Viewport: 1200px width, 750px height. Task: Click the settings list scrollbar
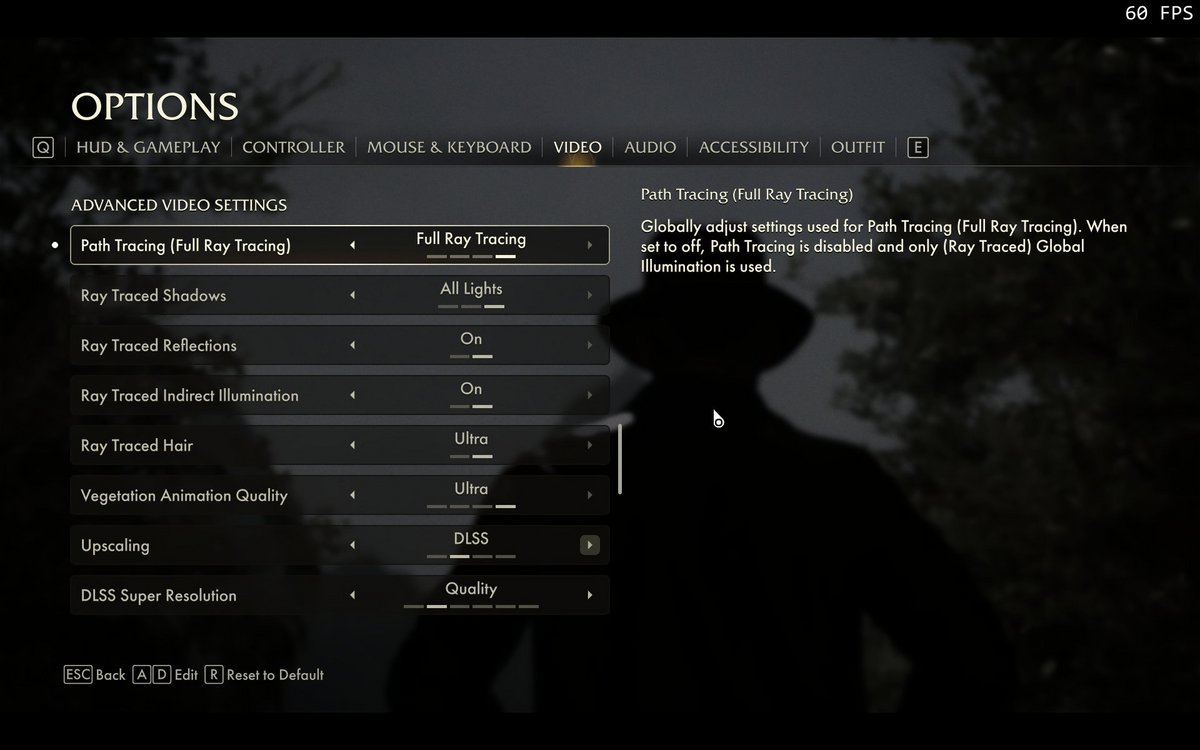620,458
